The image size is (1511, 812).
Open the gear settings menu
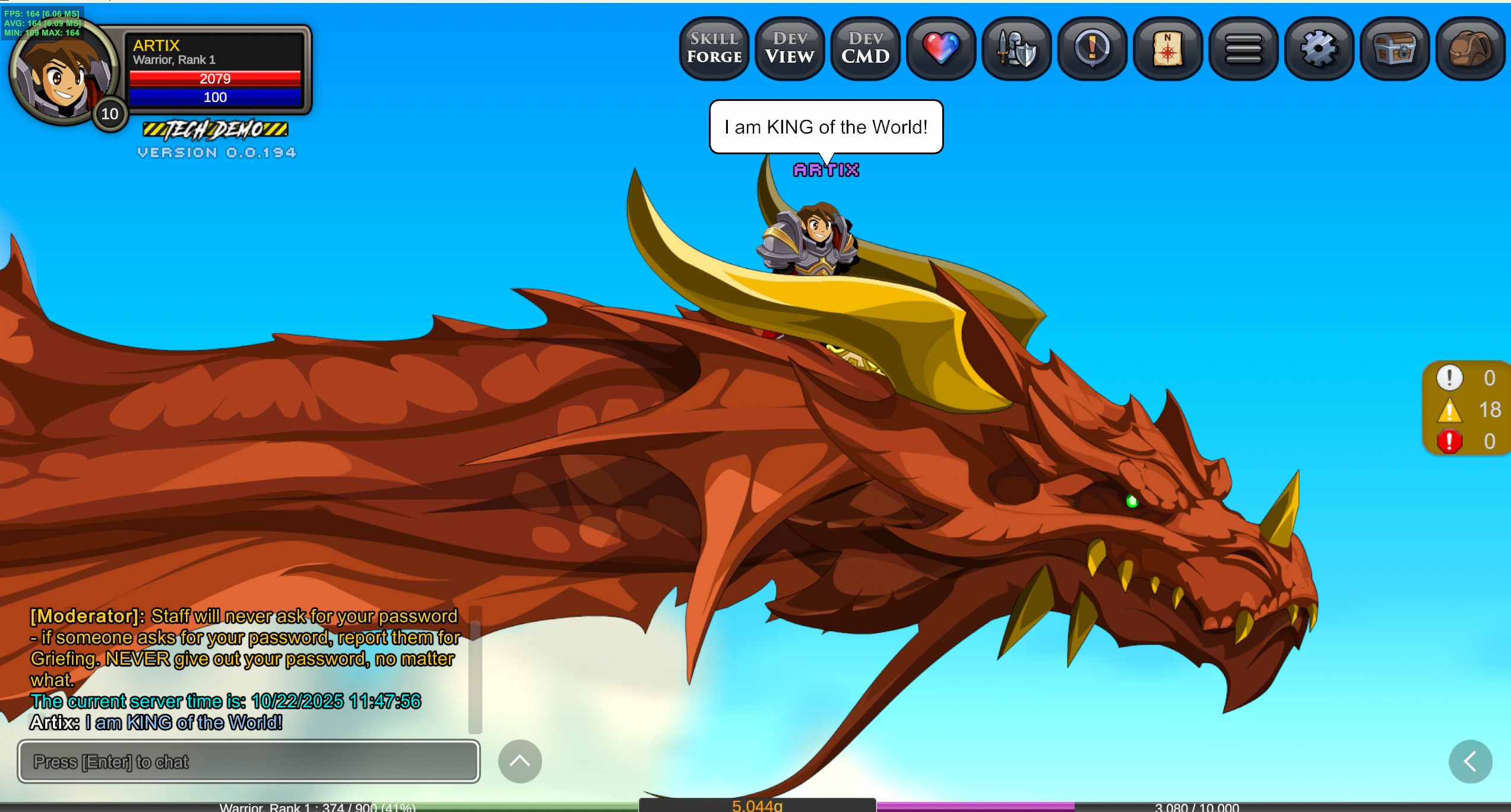tap(1319, 48)
